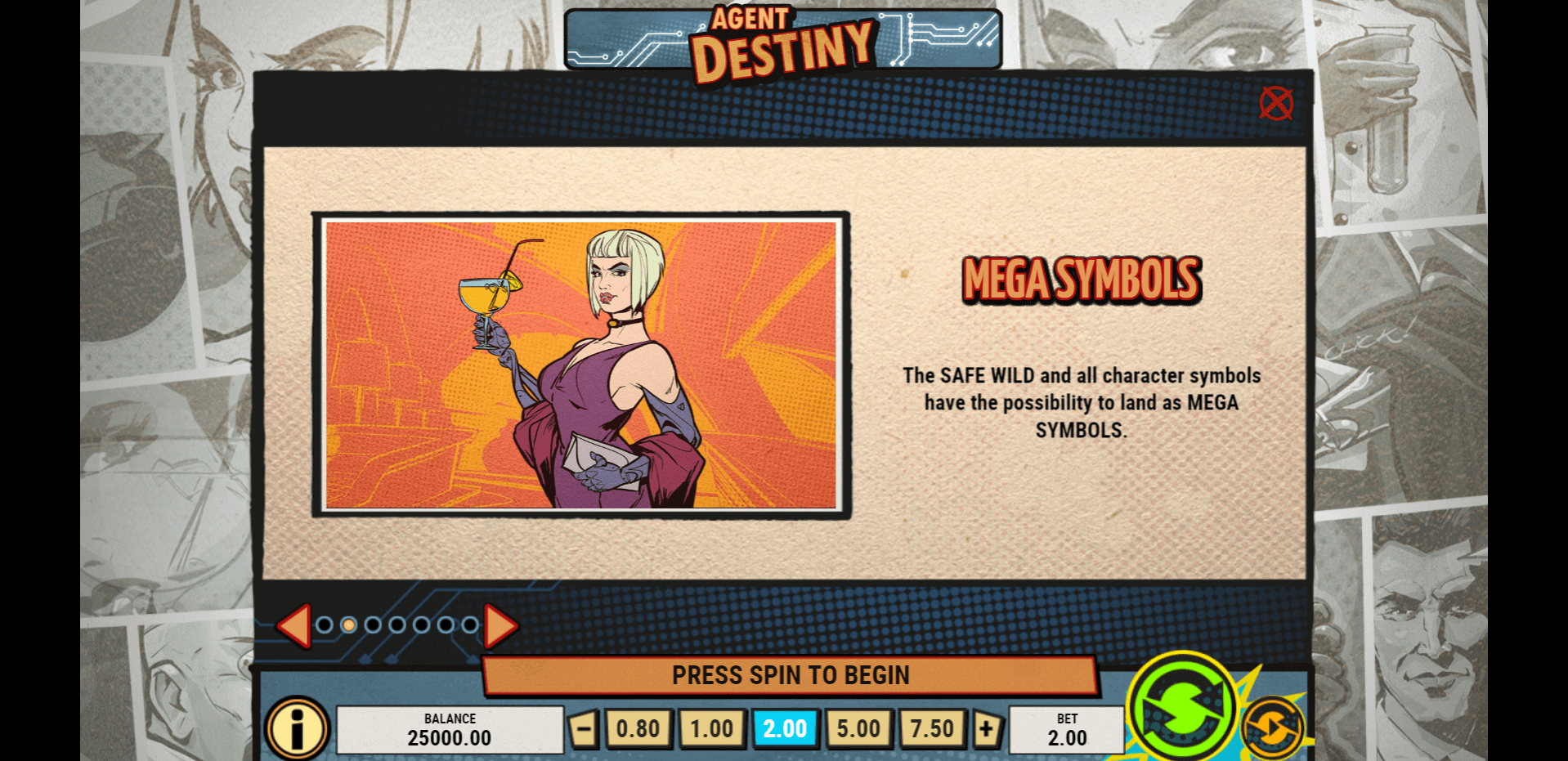
Task: Jump to the first info page dot
Action: click(325, 625)
